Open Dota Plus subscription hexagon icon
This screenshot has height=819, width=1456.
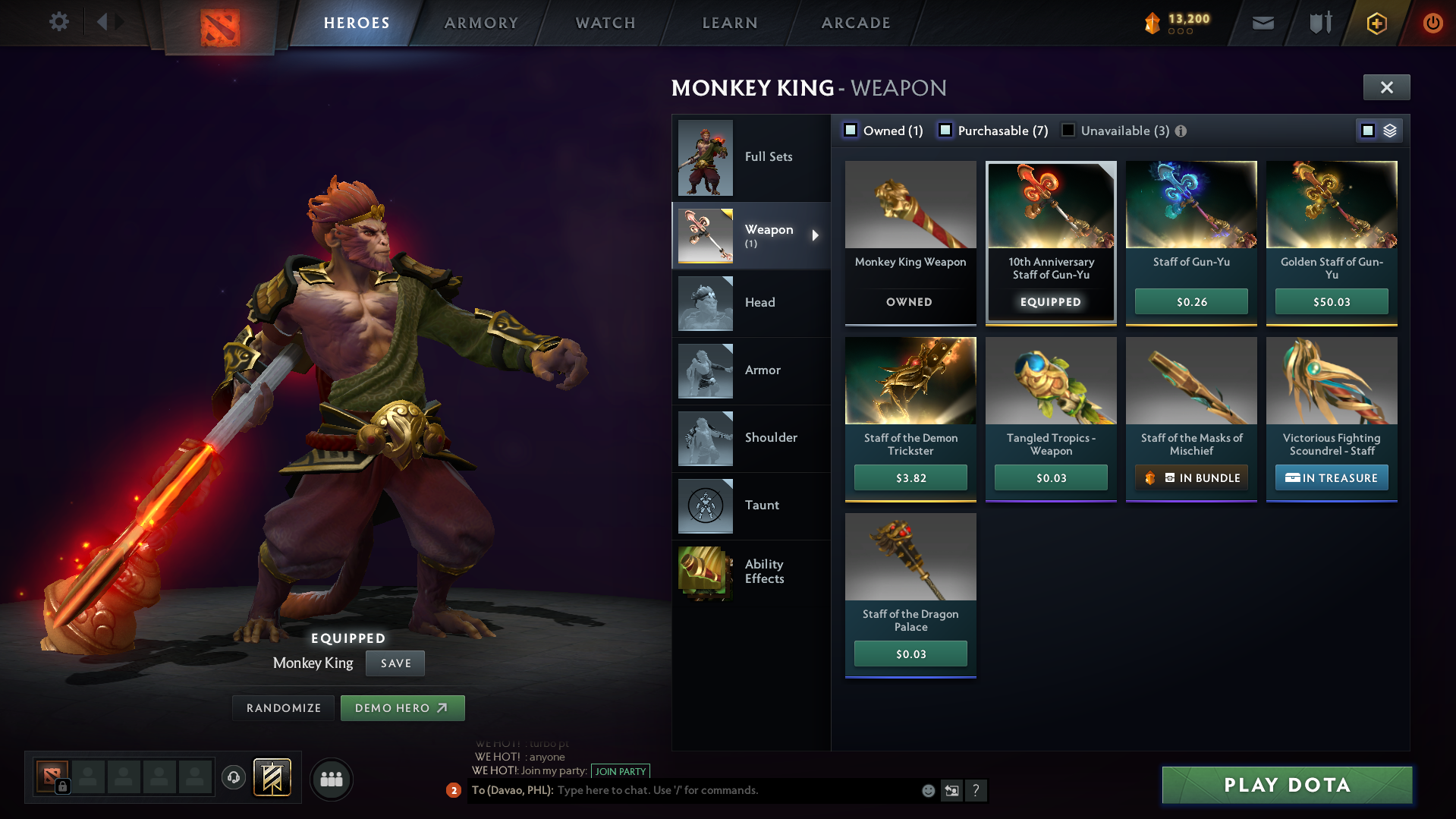click(x=1376, y=23)
